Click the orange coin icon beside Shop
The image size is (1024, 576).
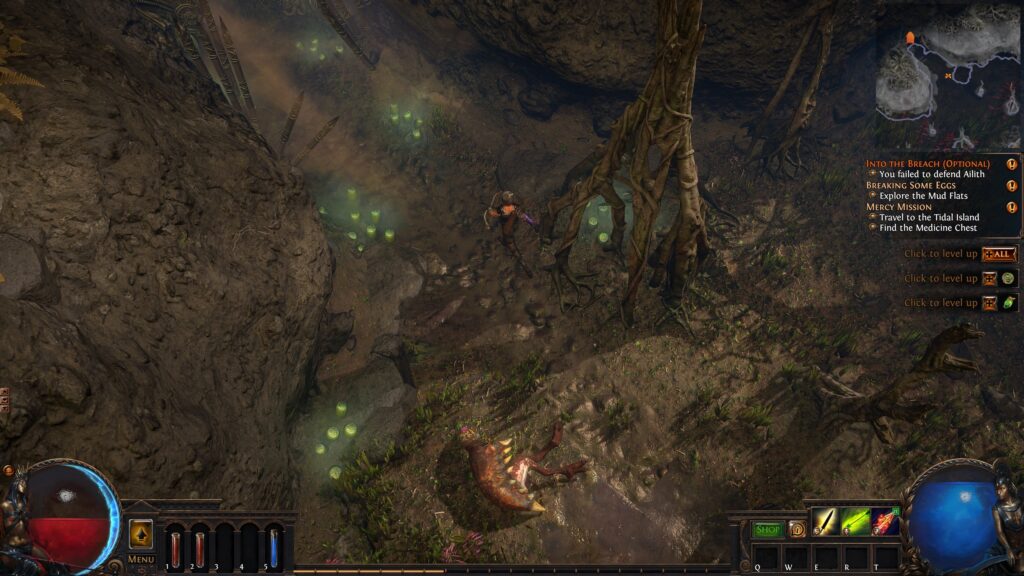tap(797, 529)
